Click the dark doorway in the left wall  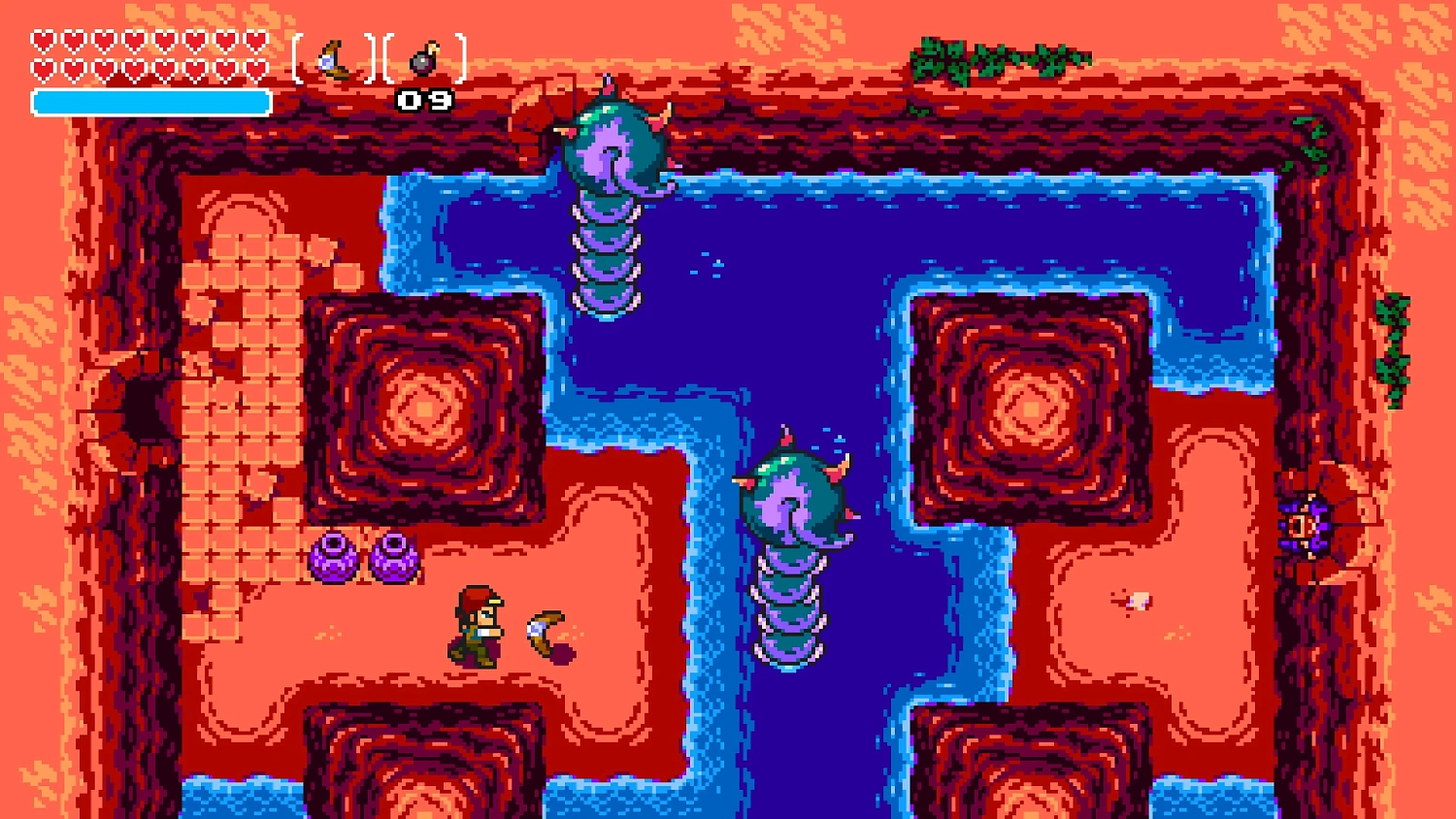tap(144, 408)
